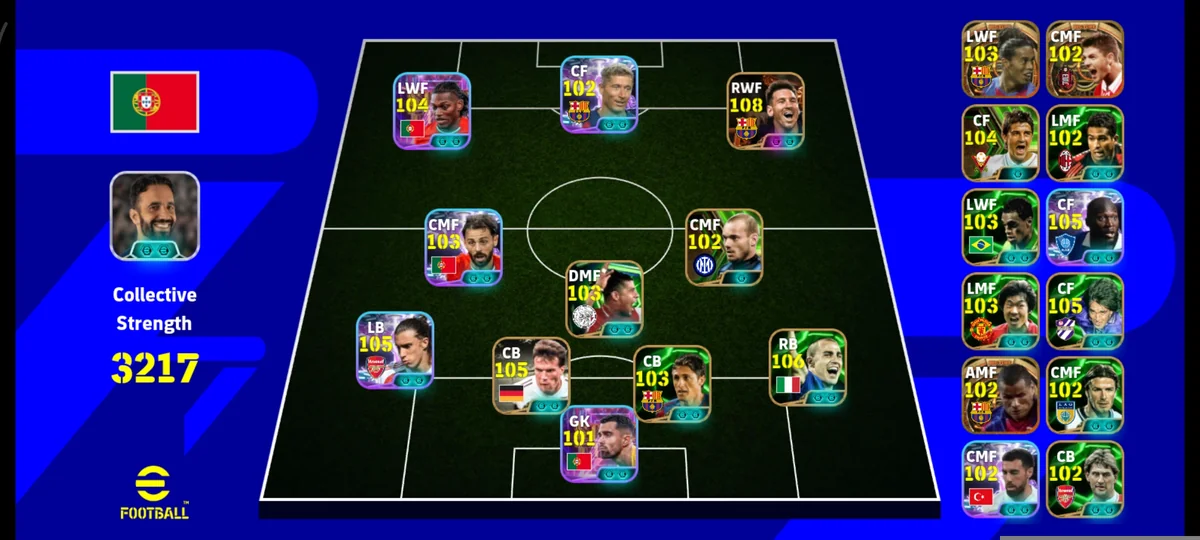This screenshot has height=540, width=1200.
Task: Choose the substitute LWF 103 card with Brazil flag
Action: pos(1001,227)
